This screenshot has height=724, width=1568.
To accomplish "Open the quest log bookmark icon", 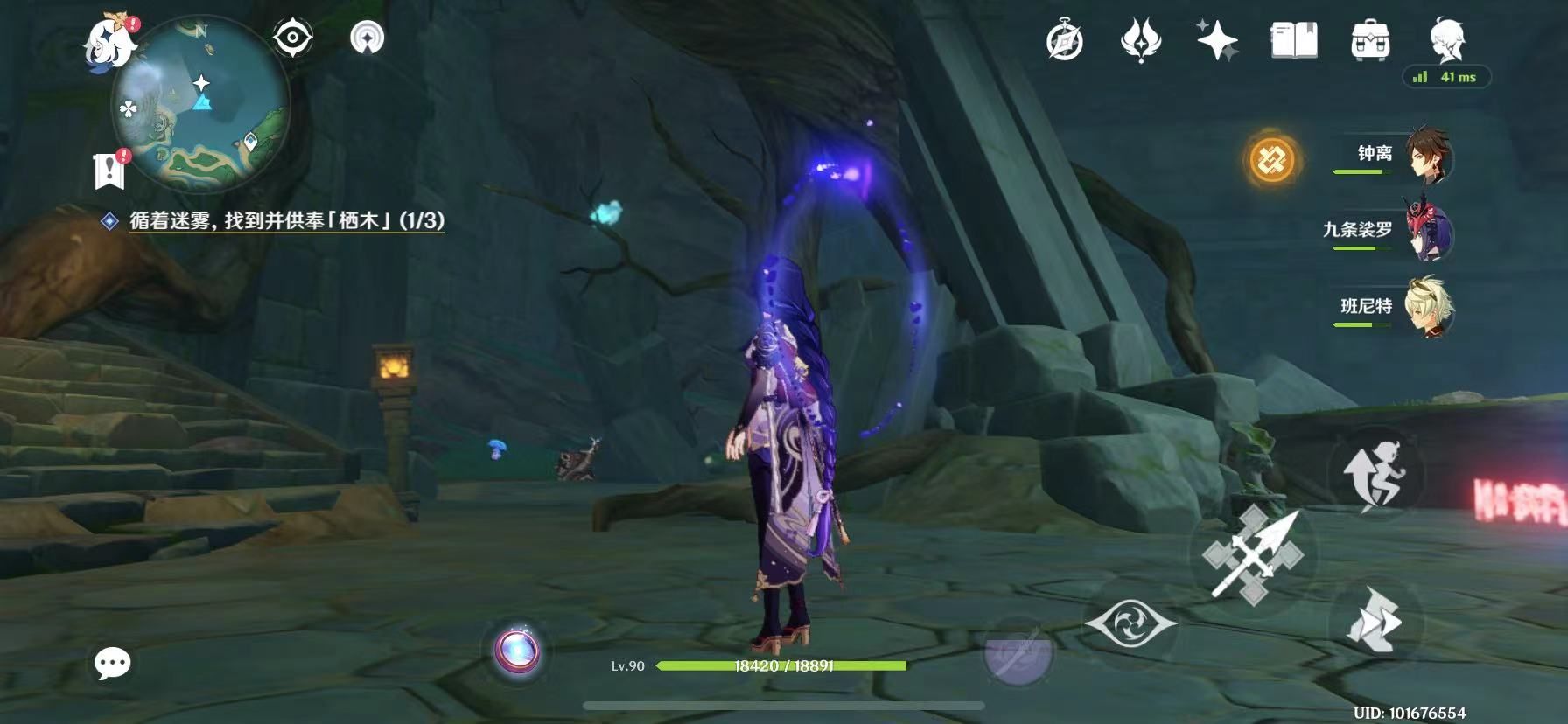I will click(x=109, y=170).
